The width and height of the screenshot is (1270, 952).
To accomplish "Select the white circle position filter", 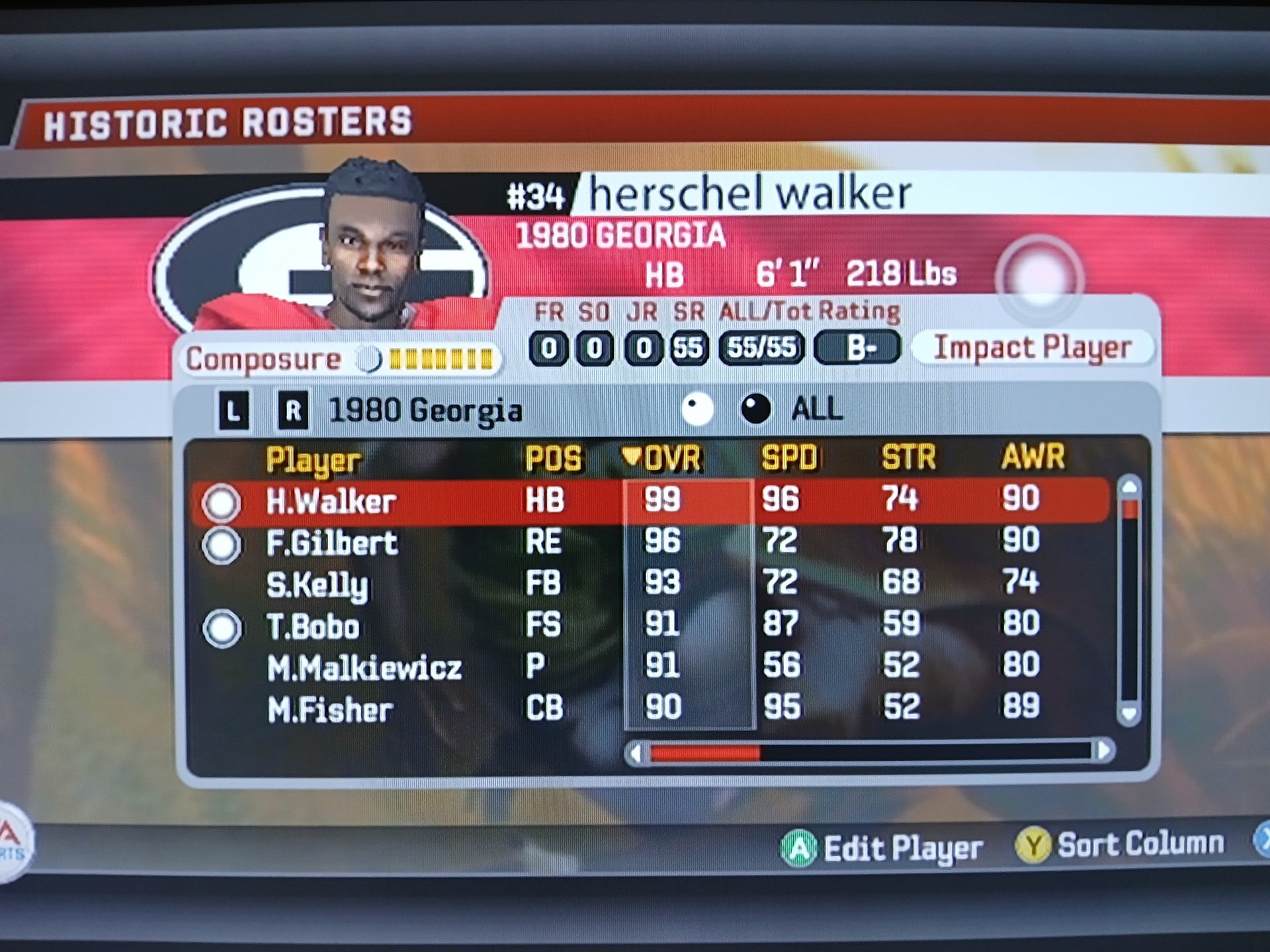I will point(697,409).
